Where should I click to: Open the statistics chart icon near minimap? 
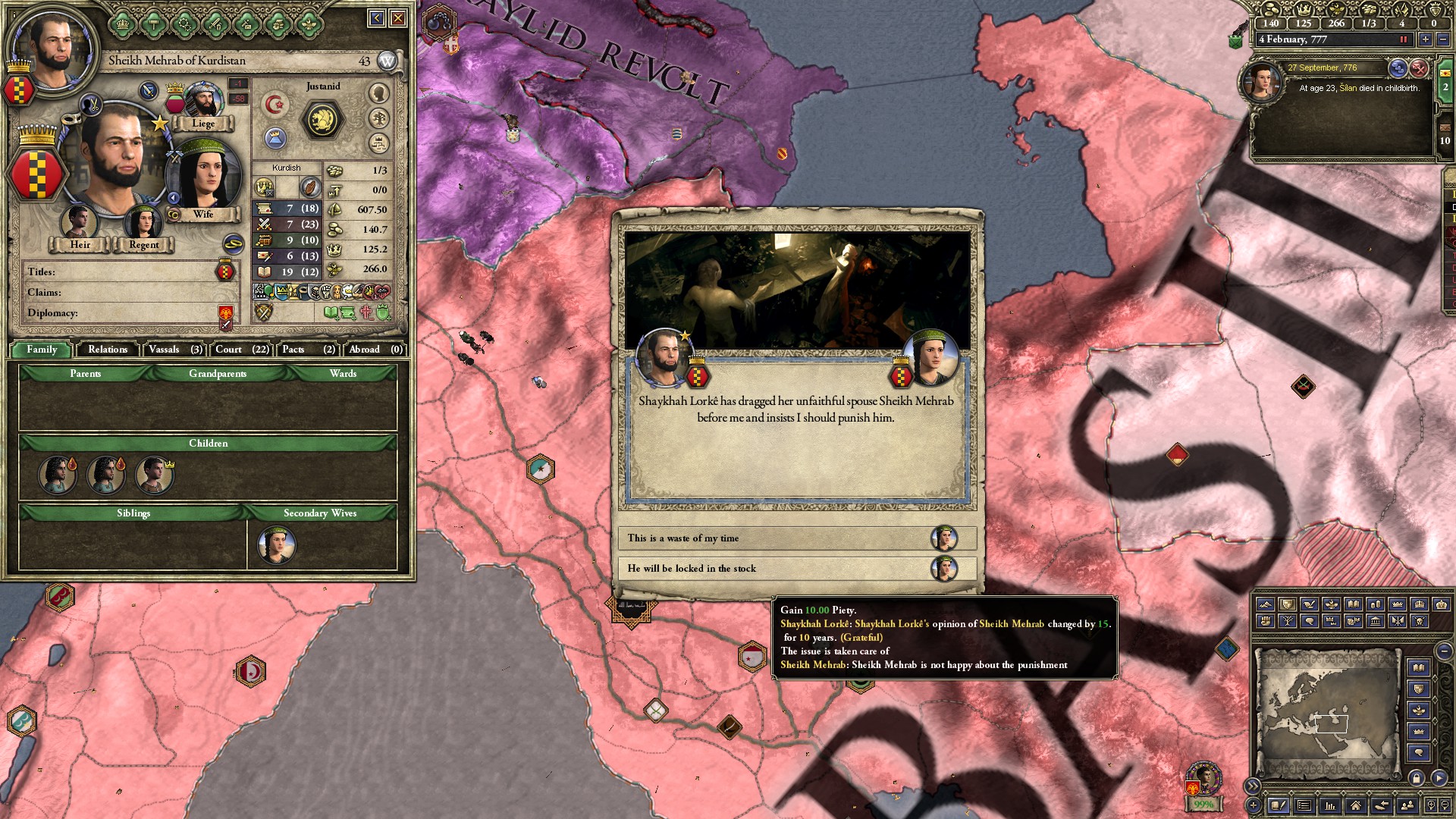[x=1332, y=806]
